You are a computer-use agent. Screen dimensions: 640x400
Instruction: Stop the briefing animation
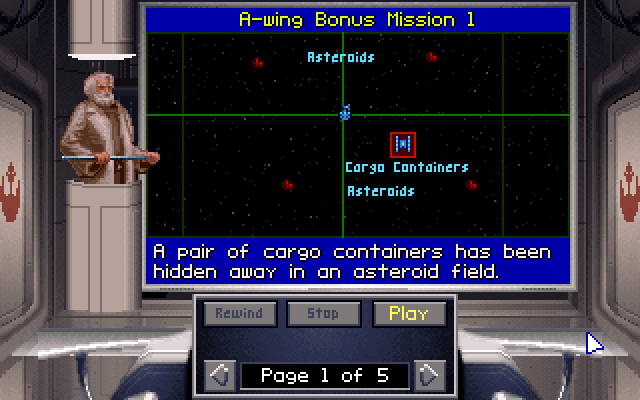pyautogui.click(x=323, y=314)
